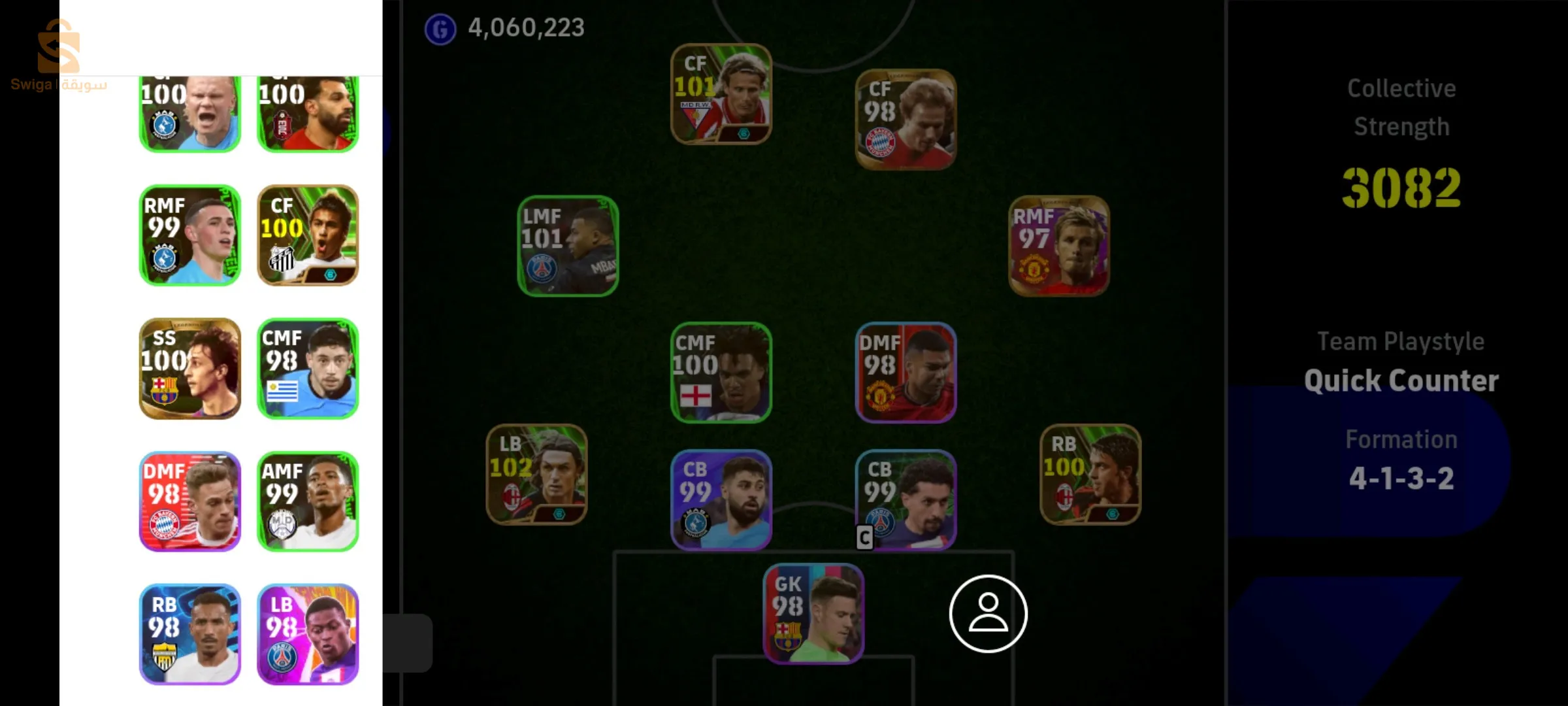Image resolution: width=1568 pixels, height=706 pixels.
Task: Open the Team Playstyle Quick Counter option
Action: tap(1401, 379)
